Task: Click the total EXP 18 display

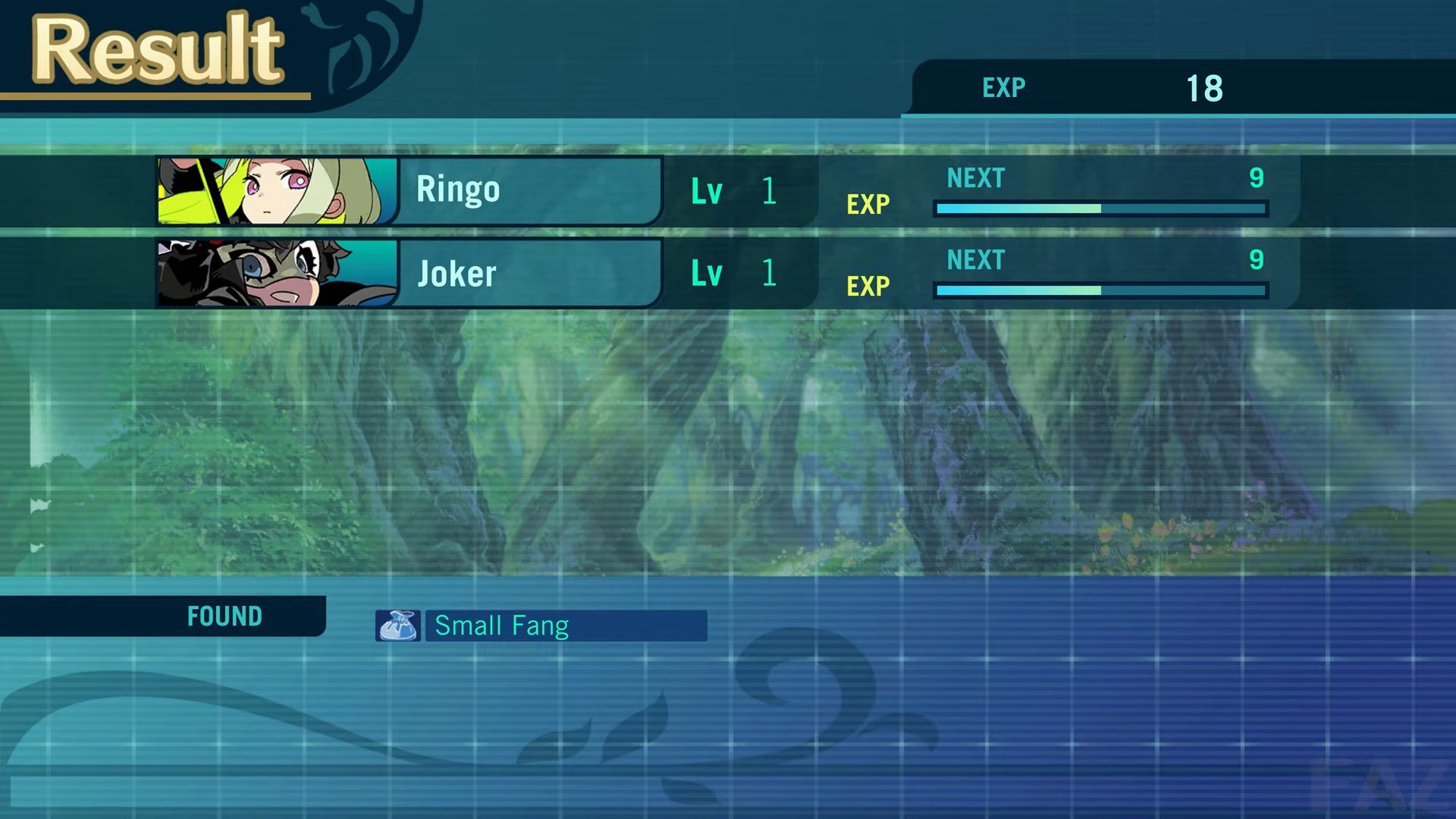Action: point(1204,89)
